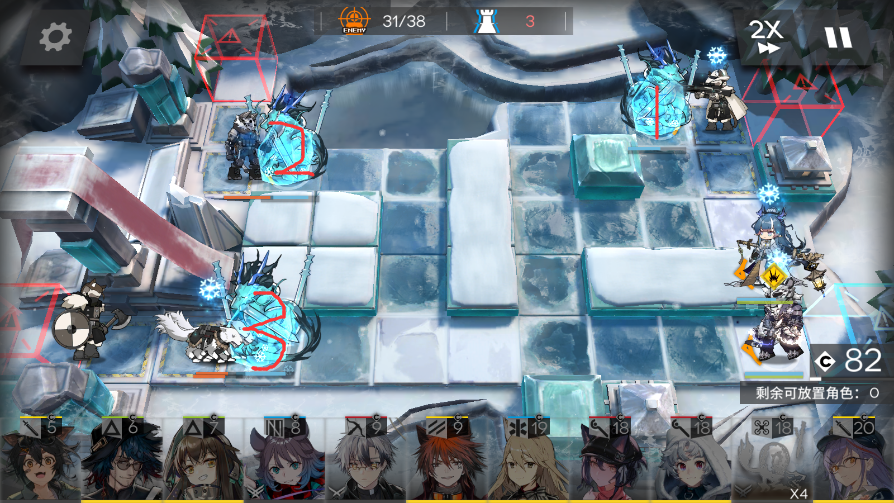
Task: Toggle the 2X game speed
Action: [x=767, y=38]
